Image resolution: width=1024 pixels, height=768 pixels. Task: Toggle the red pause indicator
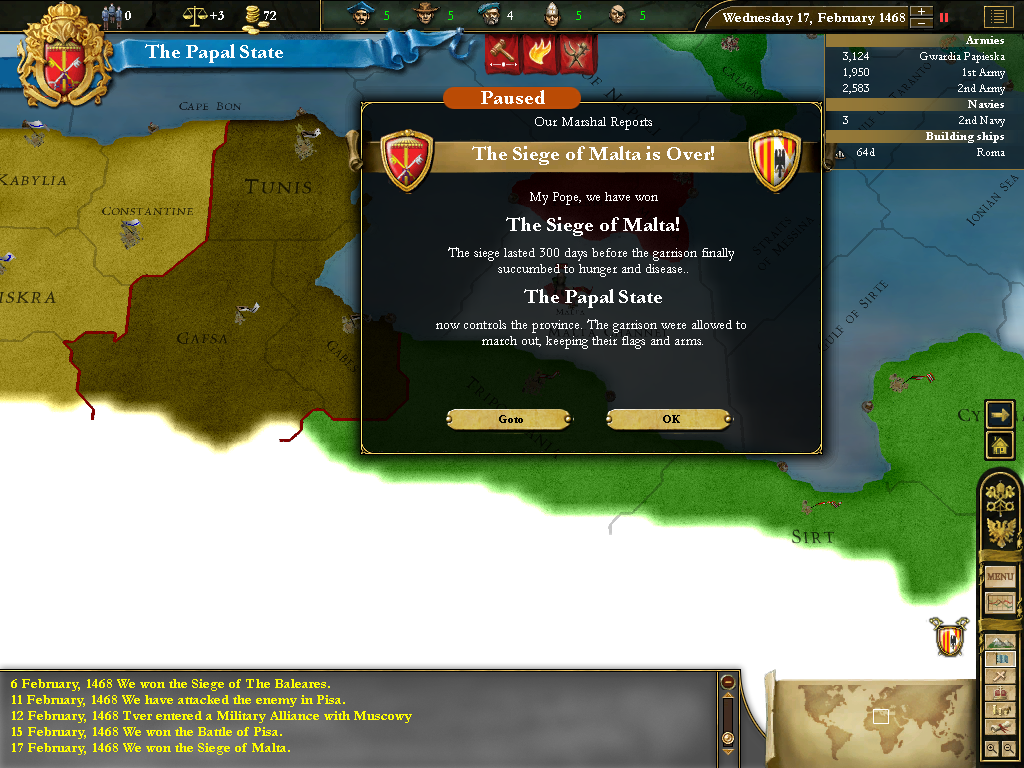943,17
